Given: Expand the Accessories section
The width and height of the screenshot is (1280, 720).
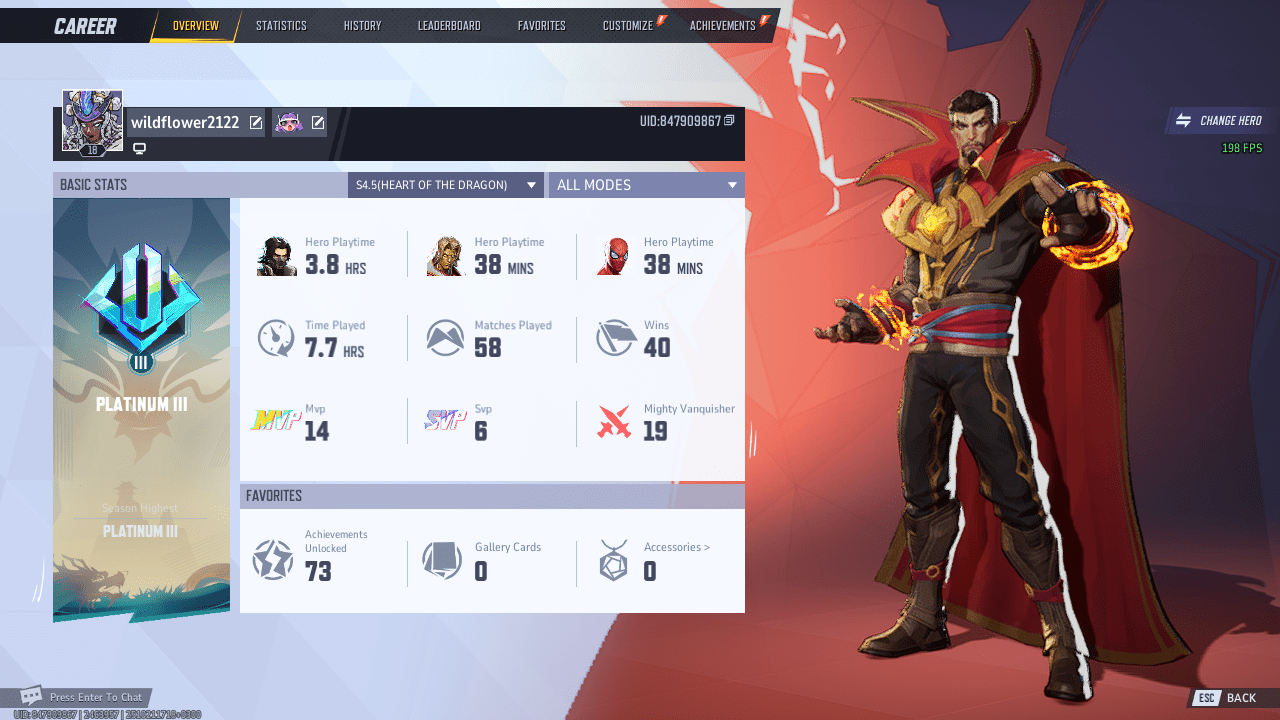Looking at the screenshot, I should click(x=676, y=547).
